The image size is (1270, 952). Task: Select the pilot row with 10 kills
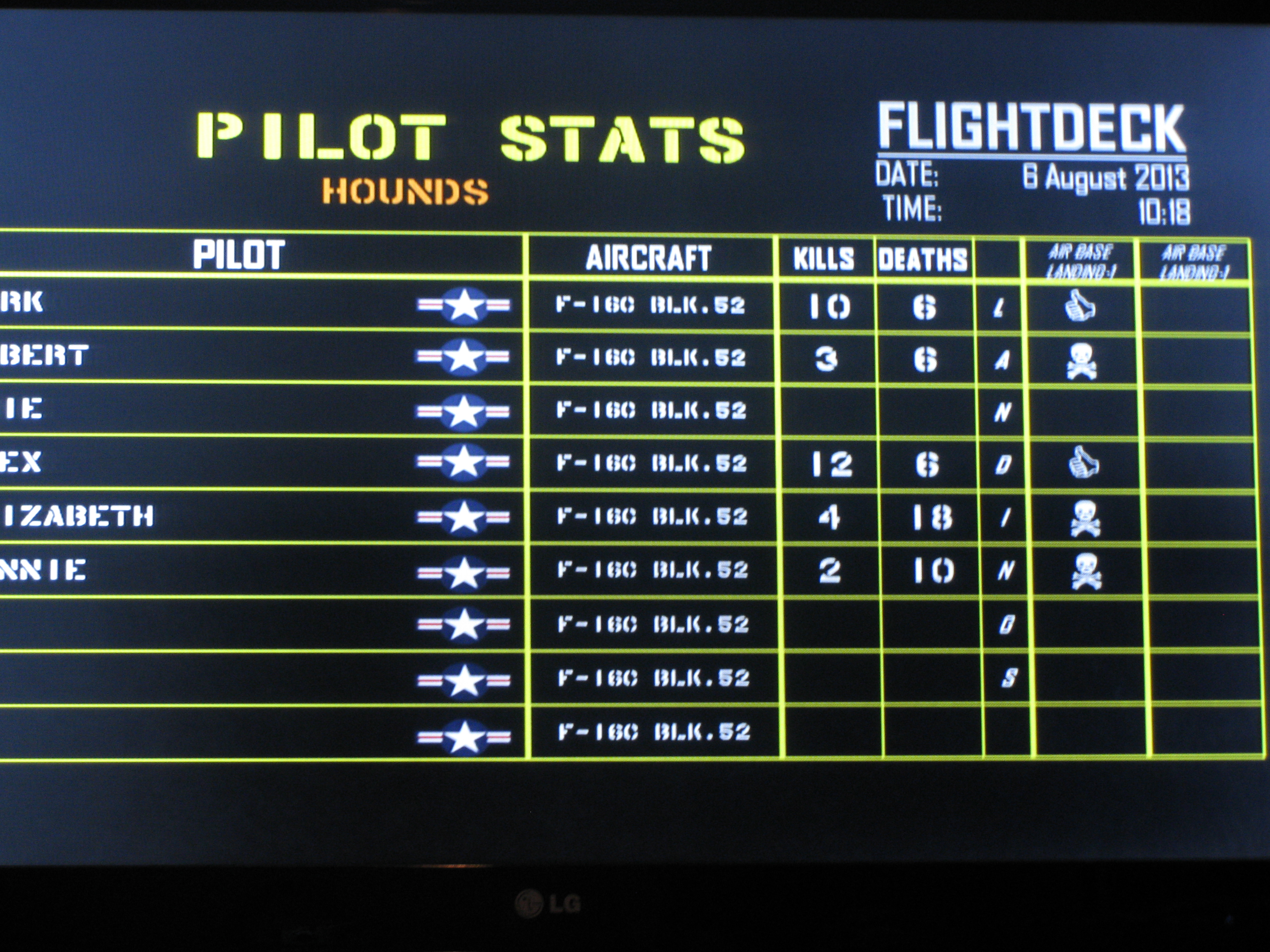(22, 302)
